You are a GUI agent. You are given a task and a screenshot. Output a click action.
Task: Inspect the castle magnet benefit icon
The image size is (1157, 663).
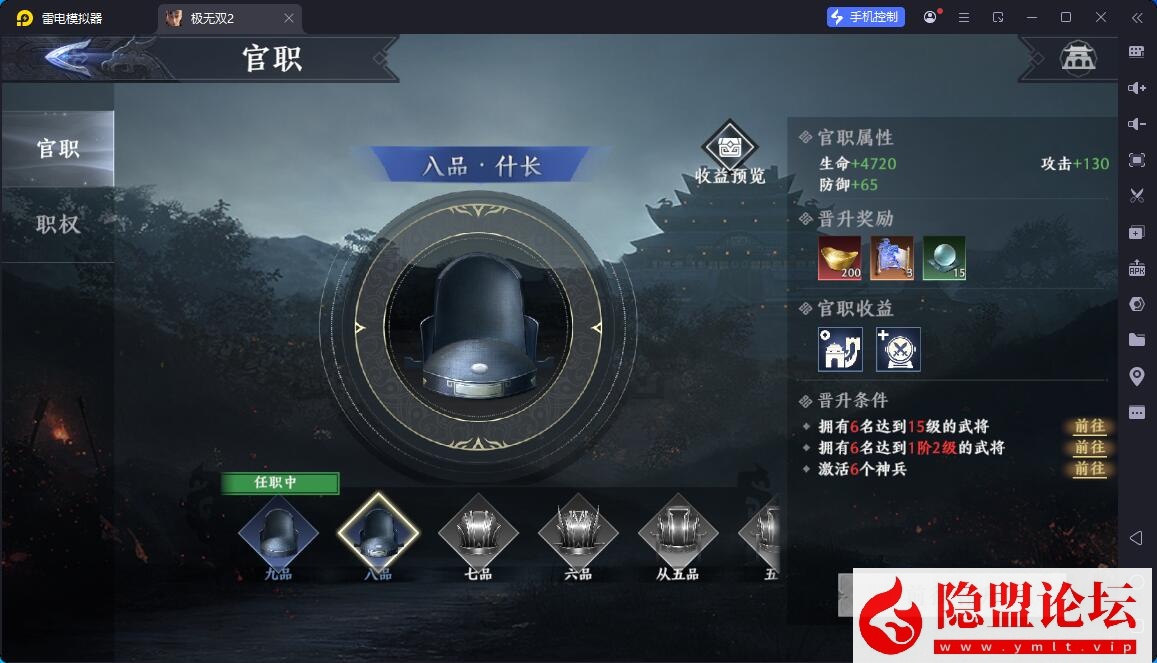(840, 349)
